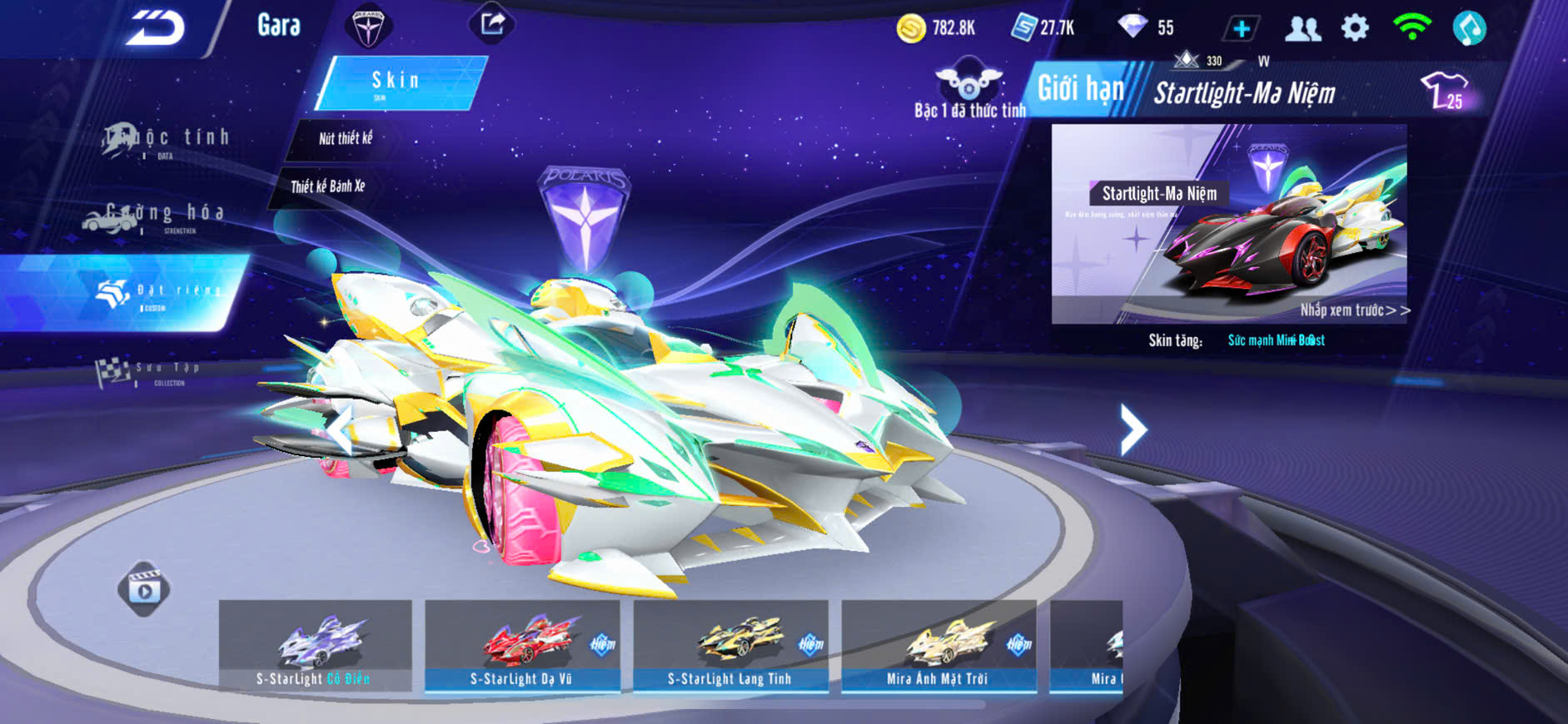
Task: Play the car preview video clip
Action: (x=143, y=589)
